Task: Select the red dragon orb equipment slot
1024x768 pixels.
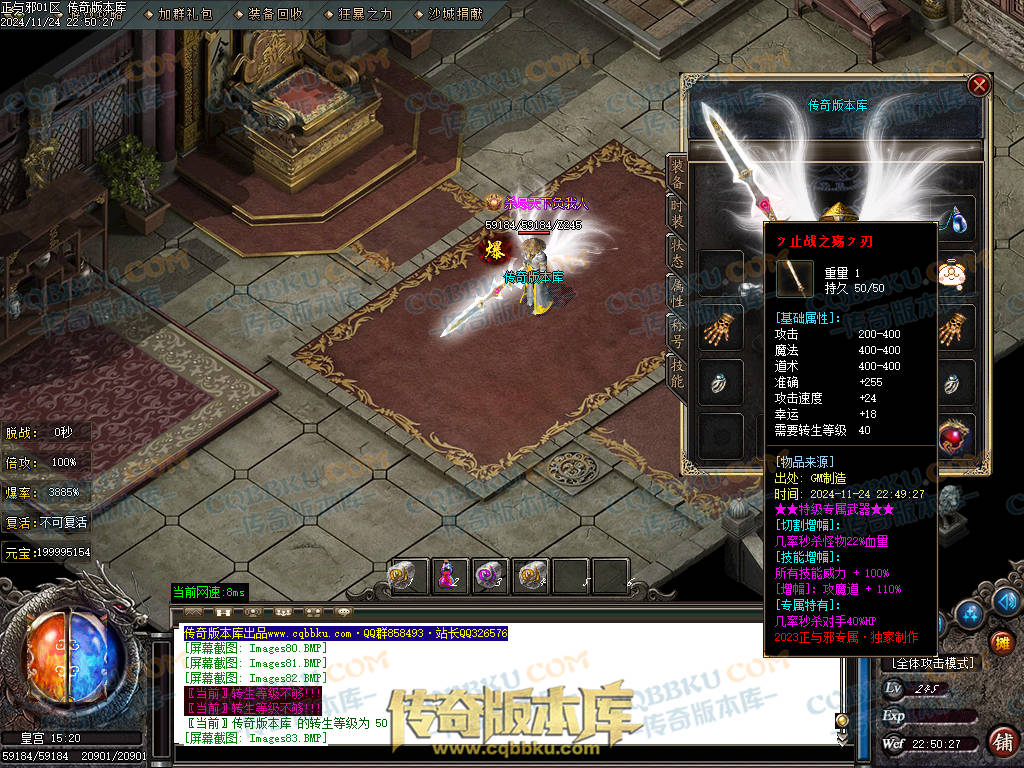Action: (x=958, y=435)
